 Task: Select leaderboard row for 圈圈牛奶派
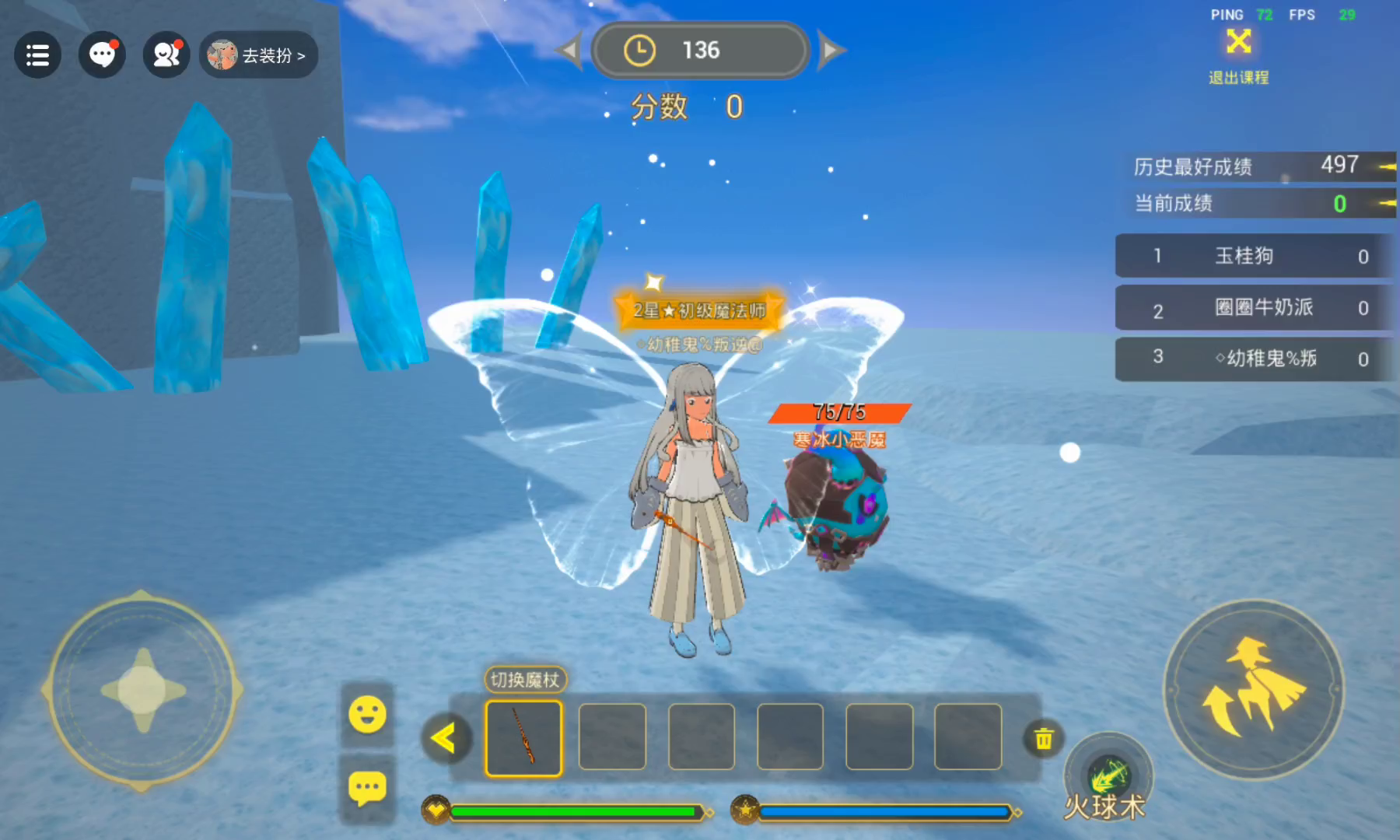point(1252,308)
